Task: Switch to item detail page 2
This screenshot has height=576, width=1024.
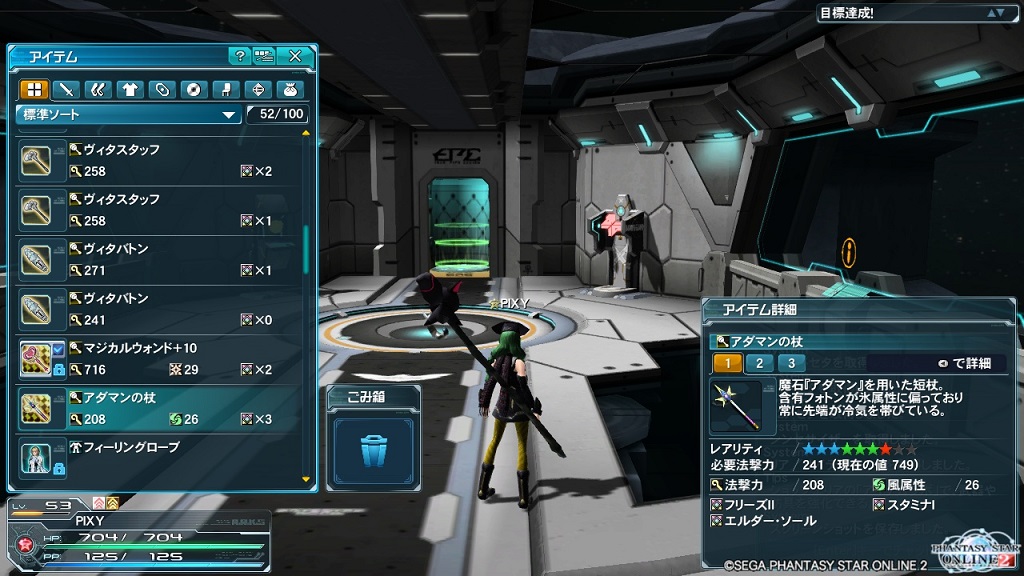Action: 760,363
